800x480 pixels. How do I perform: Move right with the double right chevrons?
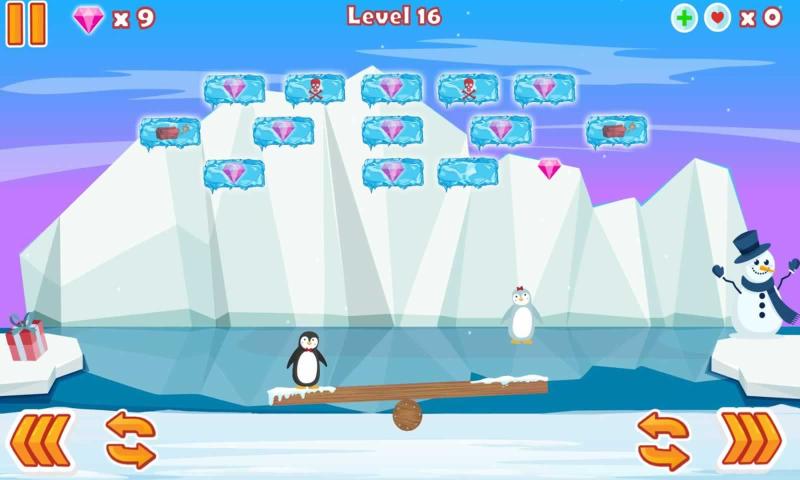(x=750, y=439)
